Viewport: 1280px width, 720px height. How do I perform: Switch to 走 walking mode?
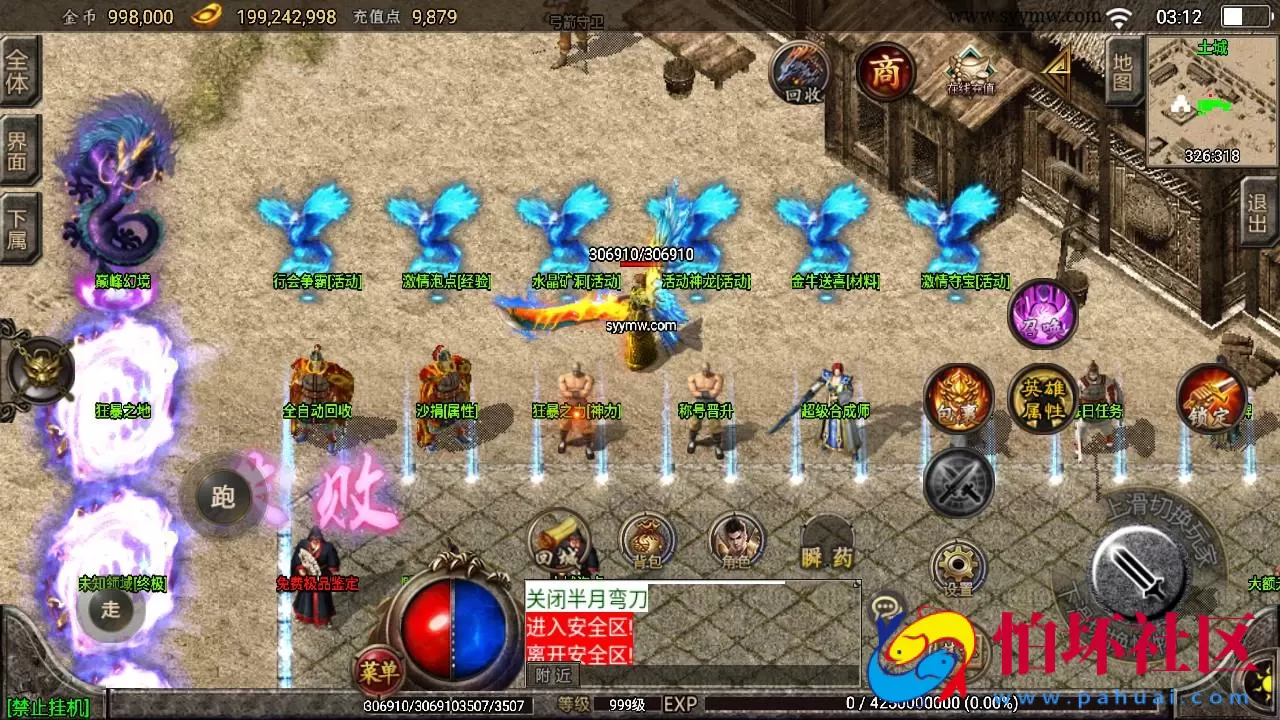pos(110,612)
